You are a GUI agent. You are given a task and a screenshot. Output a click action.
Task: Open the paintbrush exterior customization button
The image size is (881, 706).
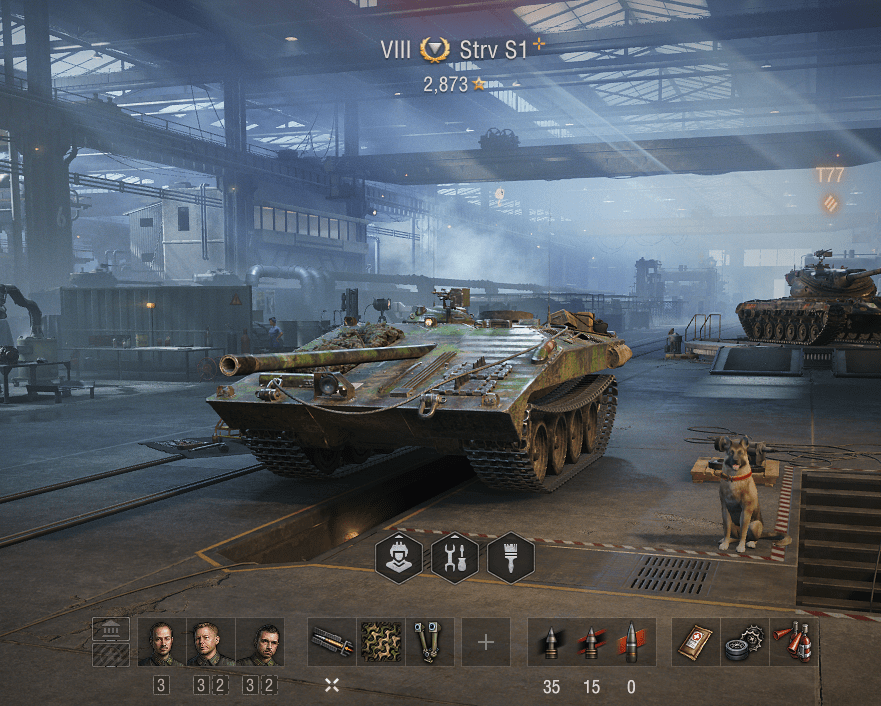tap(511, 558)
